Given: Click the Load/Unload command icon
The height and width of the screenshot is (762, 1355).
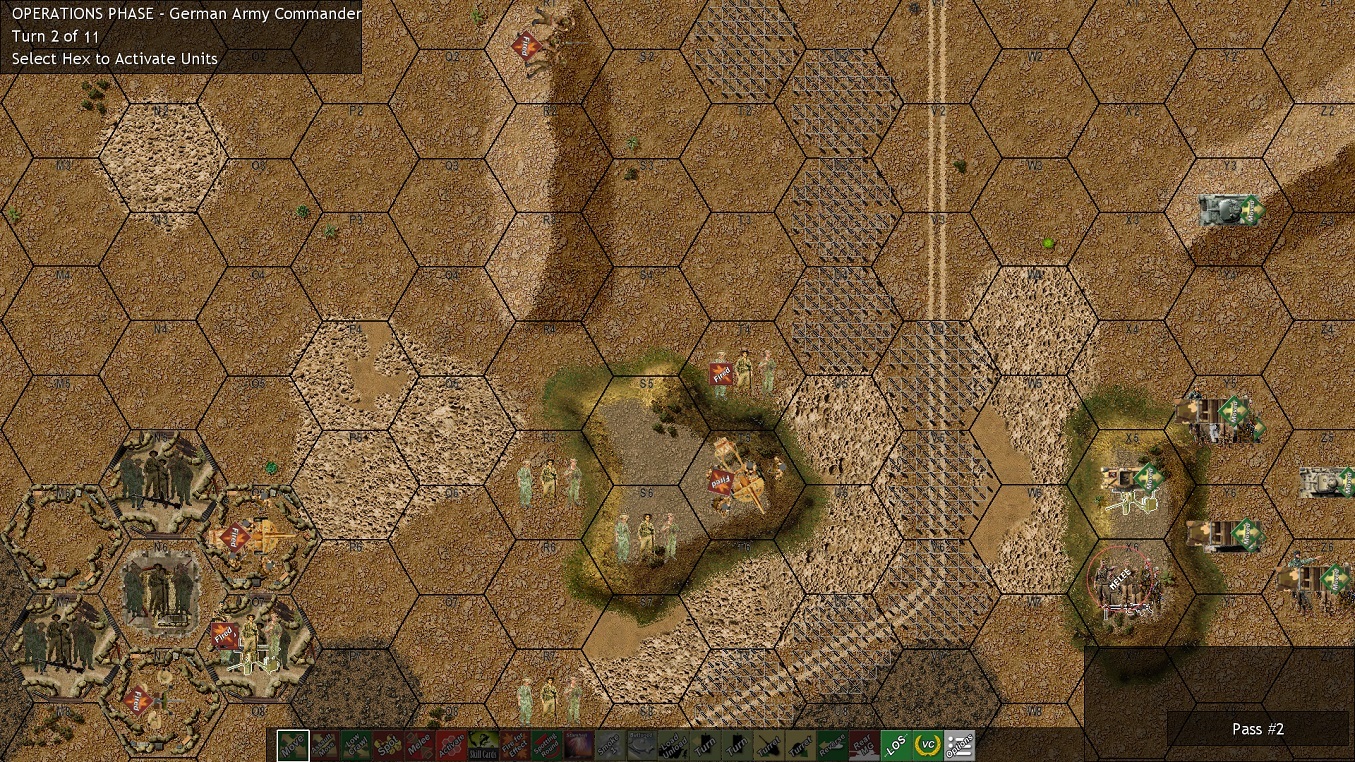Looking at the screenshot, I should 673,745.
